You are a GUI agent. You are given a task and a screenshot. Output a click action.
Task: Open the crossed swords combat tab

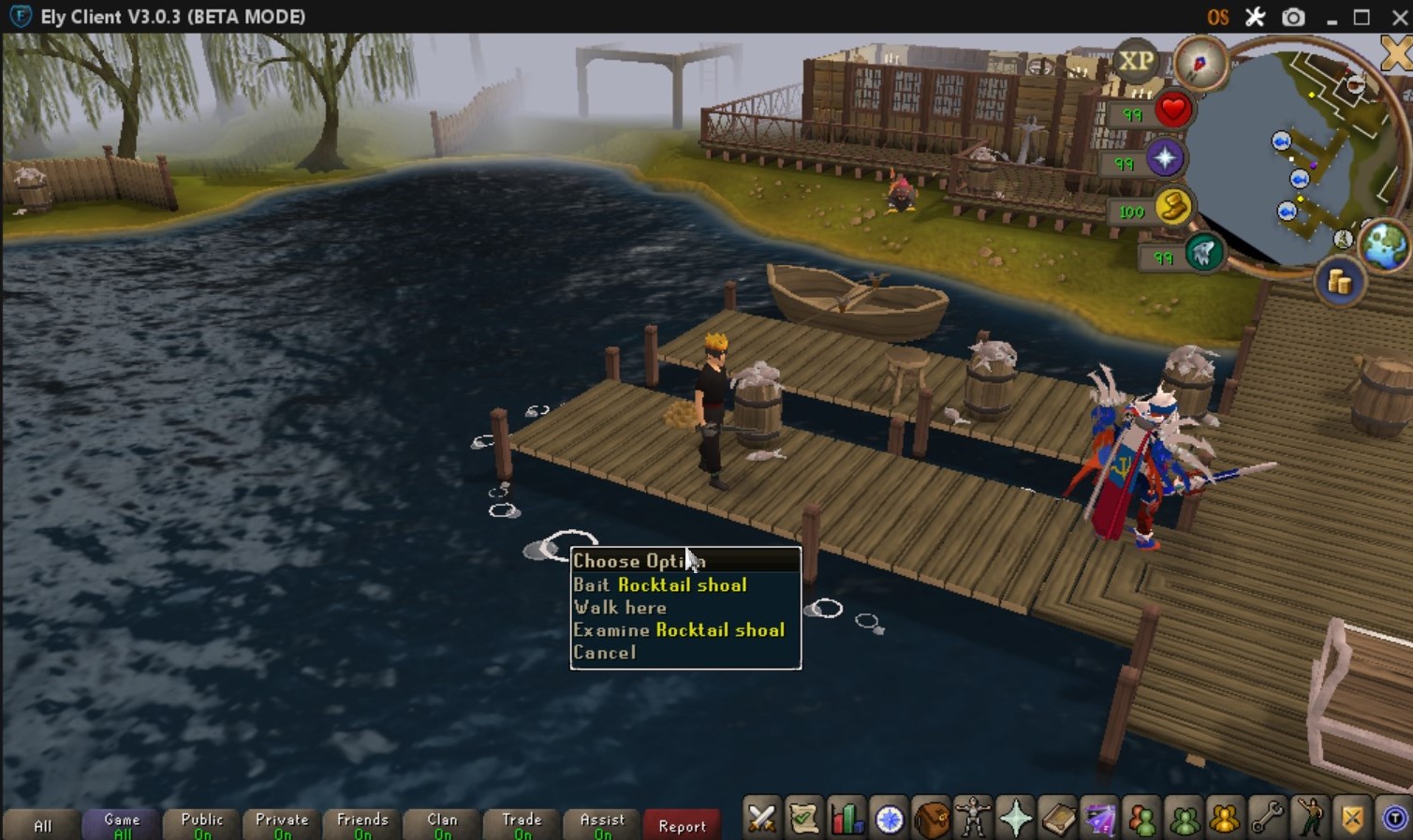coord(761,820)
